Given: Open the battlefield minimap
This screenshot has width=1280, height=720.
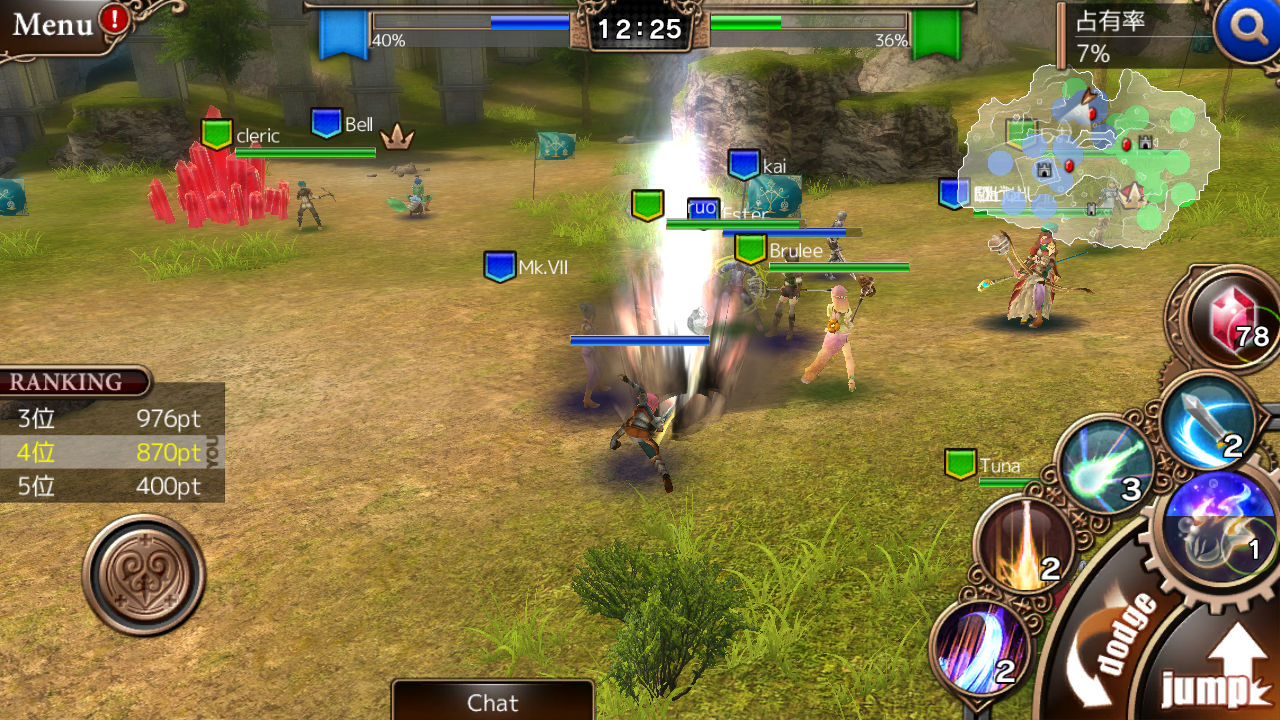Looking at the screenshot, I should tap(1088, 155).
